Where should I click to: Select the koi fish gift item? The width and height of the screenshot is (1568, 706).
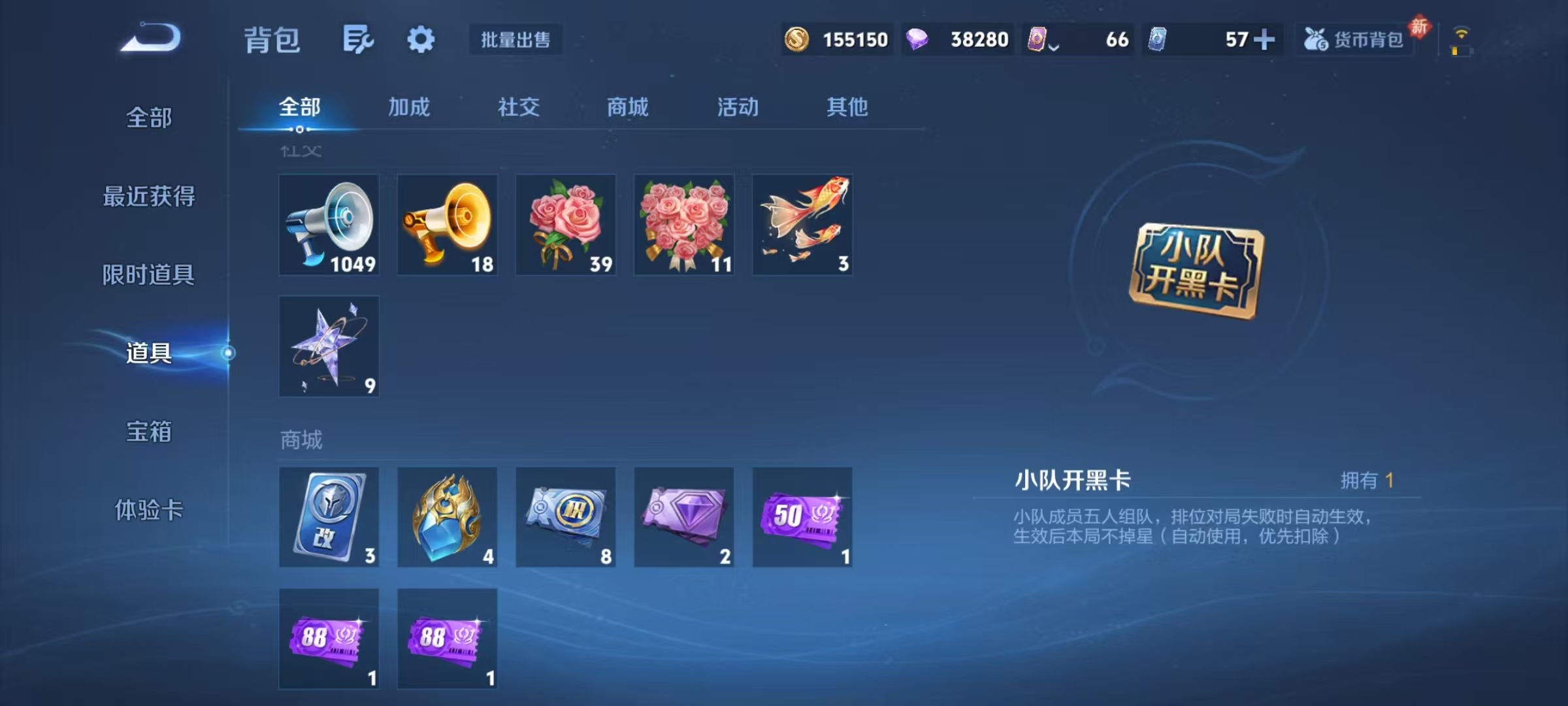802,226
